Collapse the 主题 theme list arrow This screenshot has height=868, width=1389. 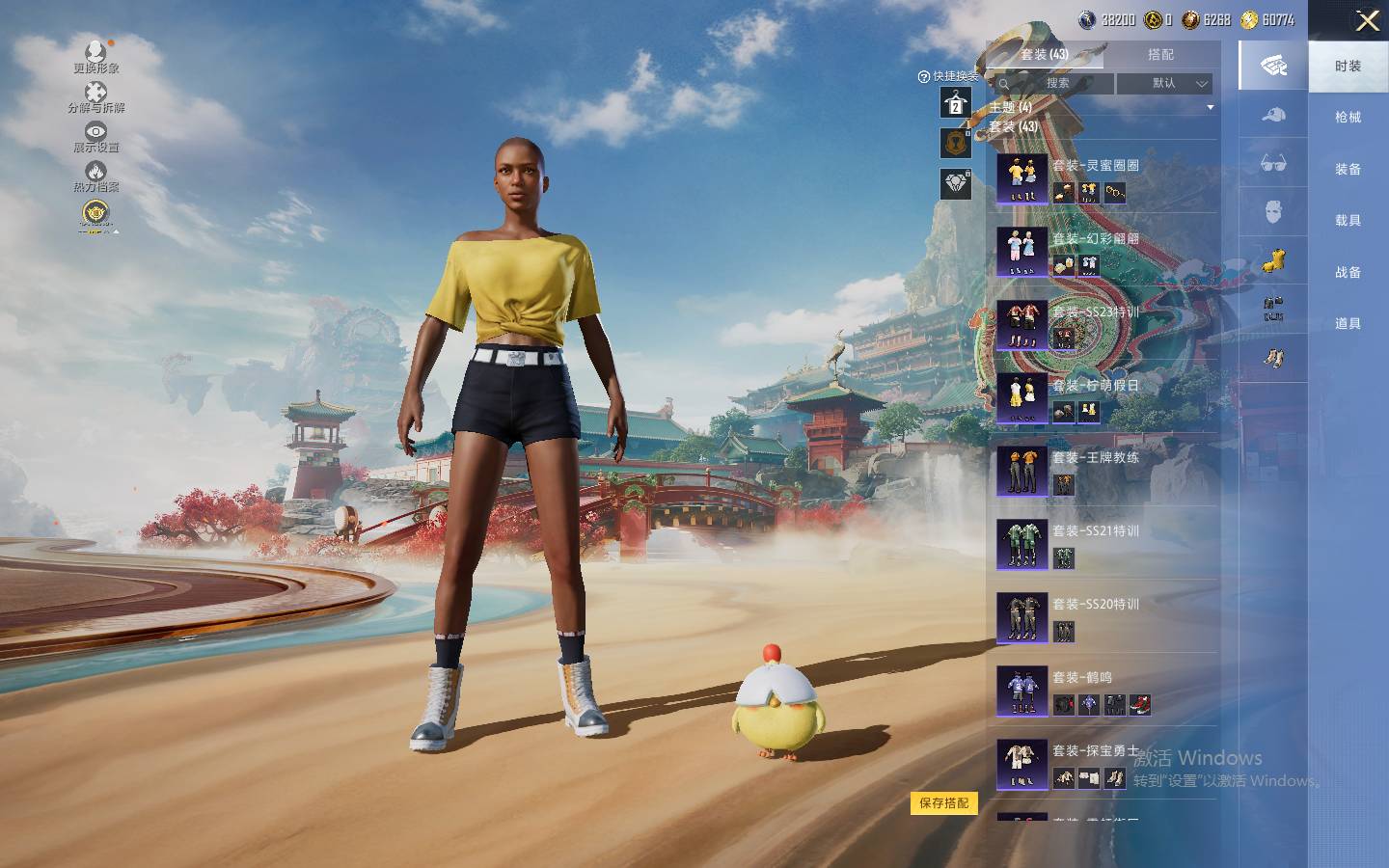point(1210,107)
